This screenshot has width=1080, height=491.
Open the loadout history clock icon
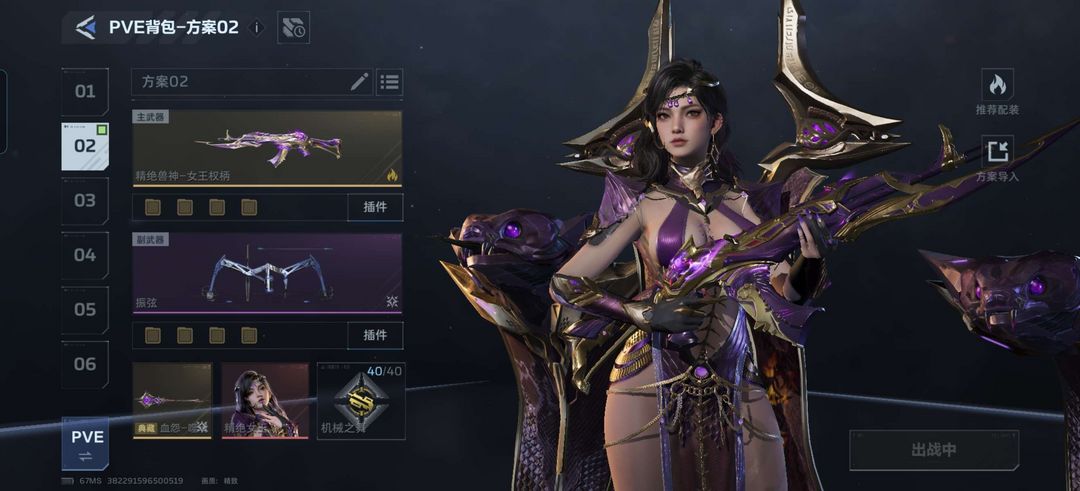(x=293, y=28)
